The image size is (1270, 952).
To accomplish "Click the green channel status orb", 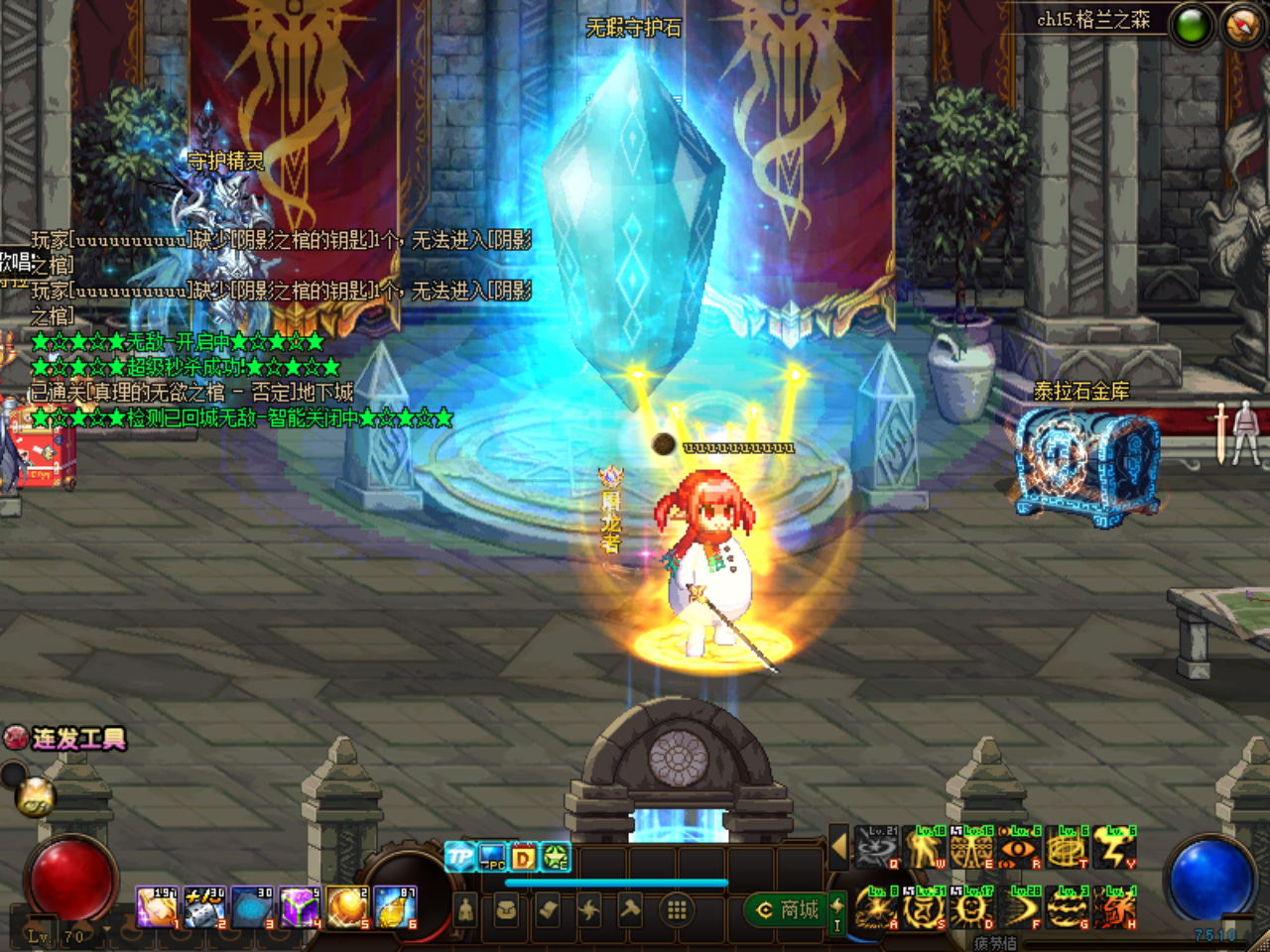I will [1192, 26].
